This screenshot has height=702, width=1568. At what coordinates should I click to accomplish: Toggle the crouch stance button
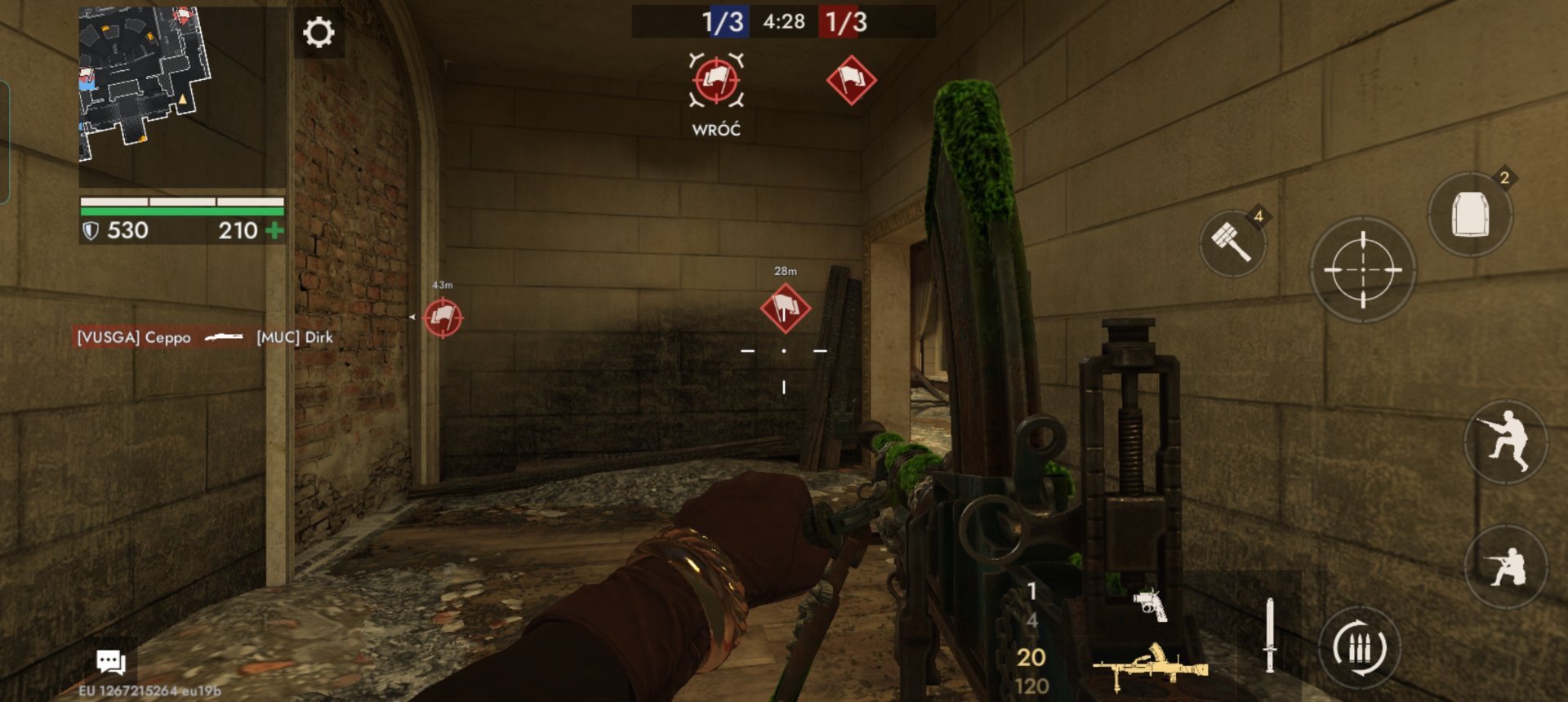pyautogui.click(x=1505, y=566)
